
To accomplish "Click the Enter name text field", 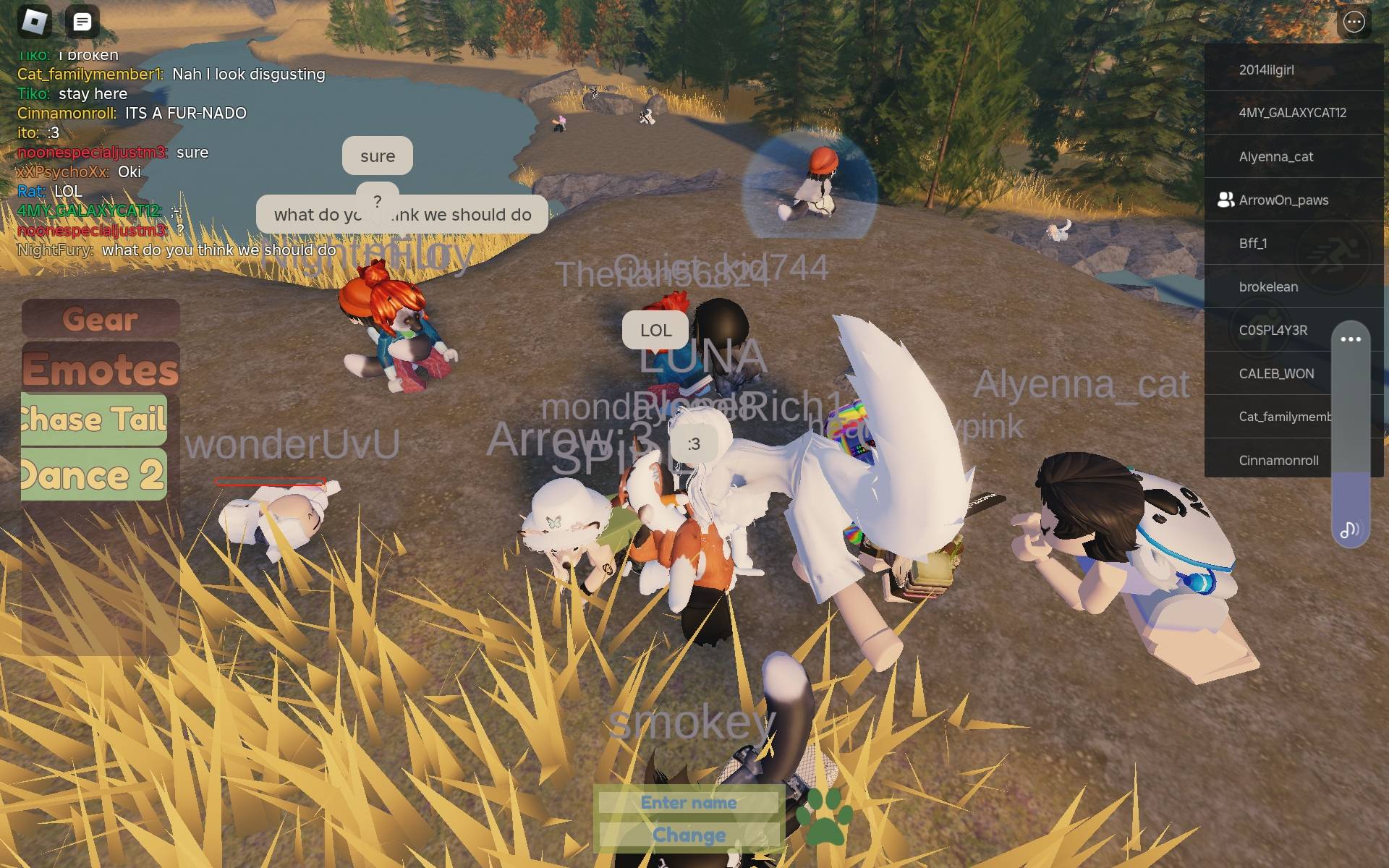I will [x=688, y=802].
